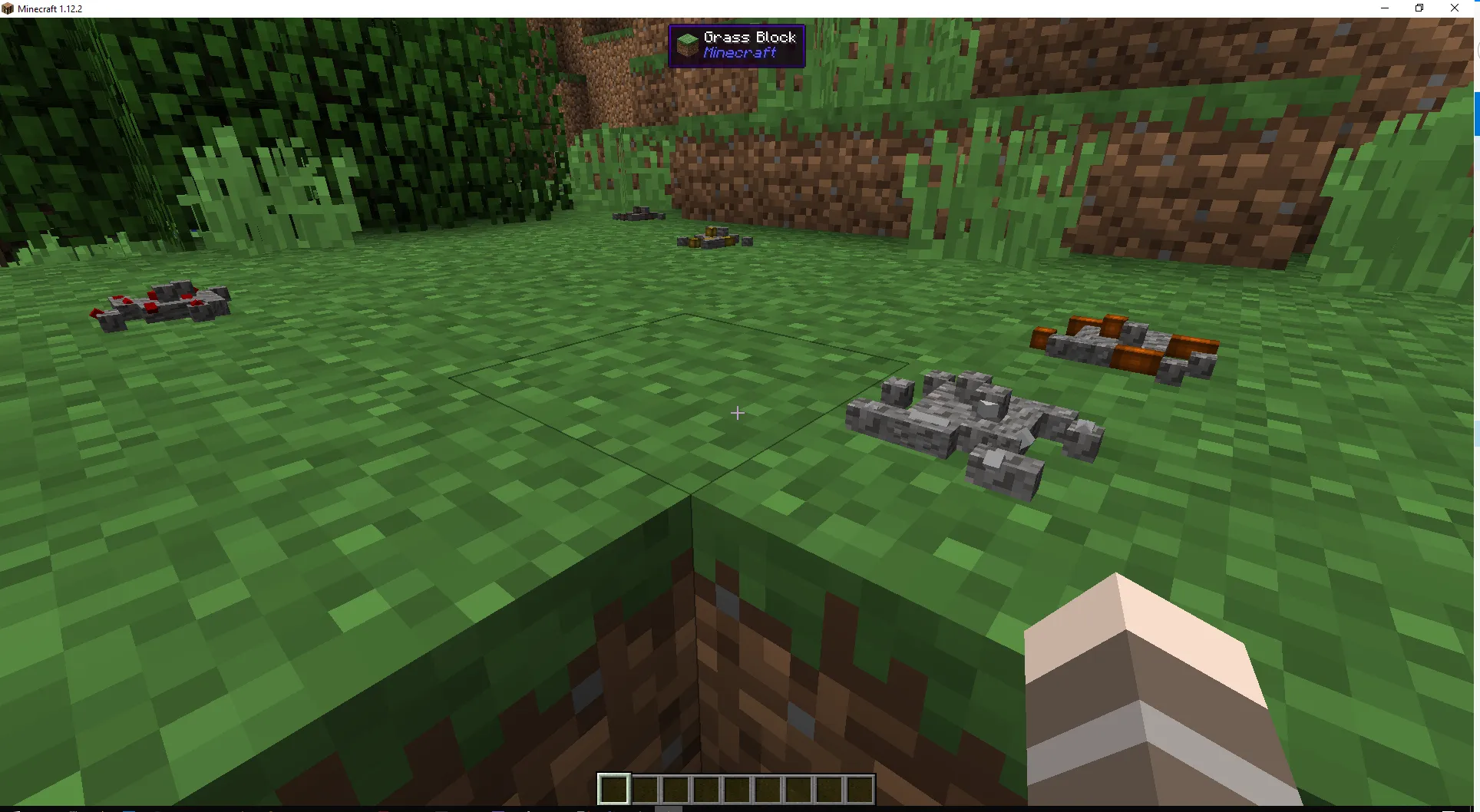1480x812 pixels.
Task: Click the crosshair at screen center
Action: pyautogui.click(x=737, y=413)
